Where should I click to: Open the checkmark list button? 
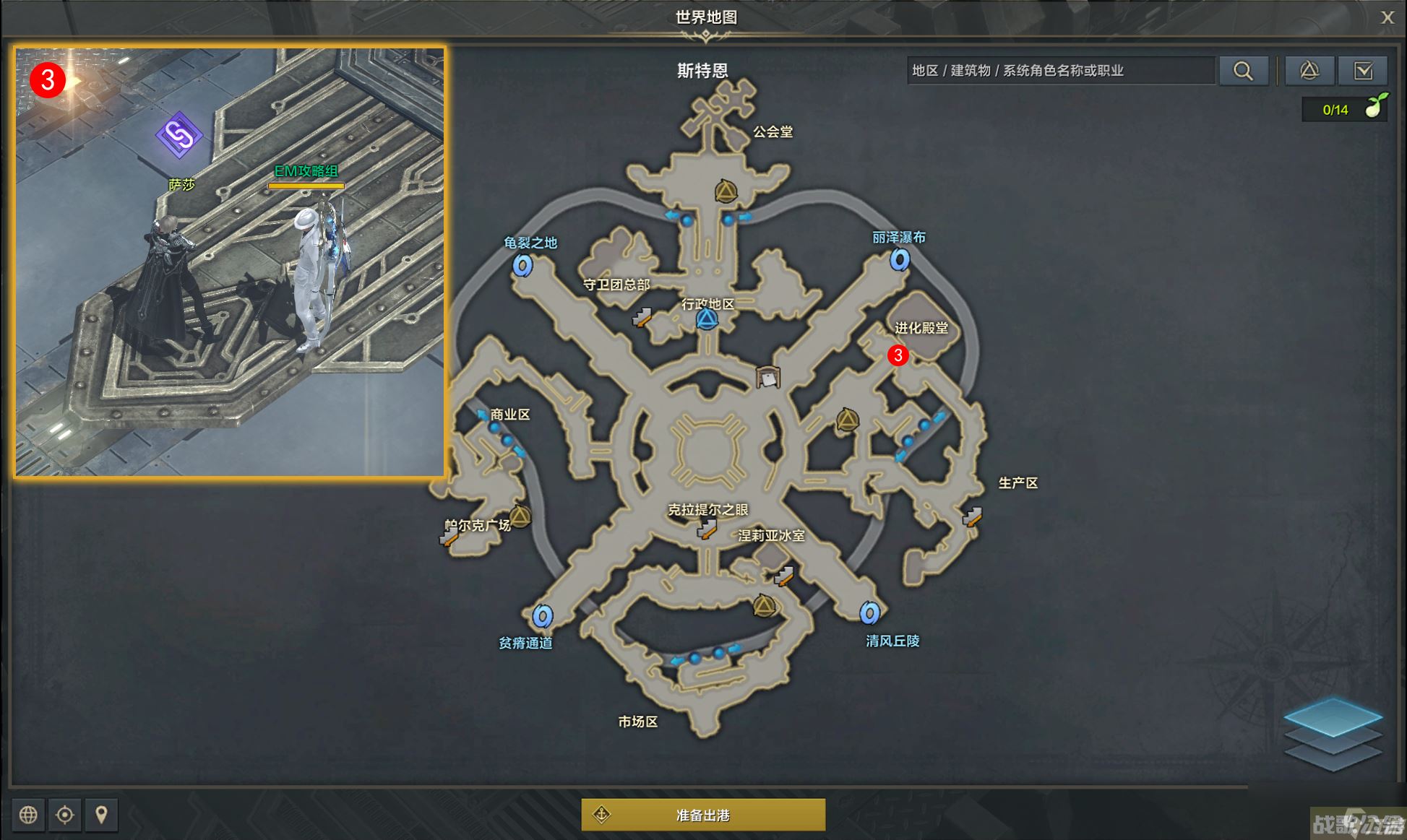tap(1363, 71)
